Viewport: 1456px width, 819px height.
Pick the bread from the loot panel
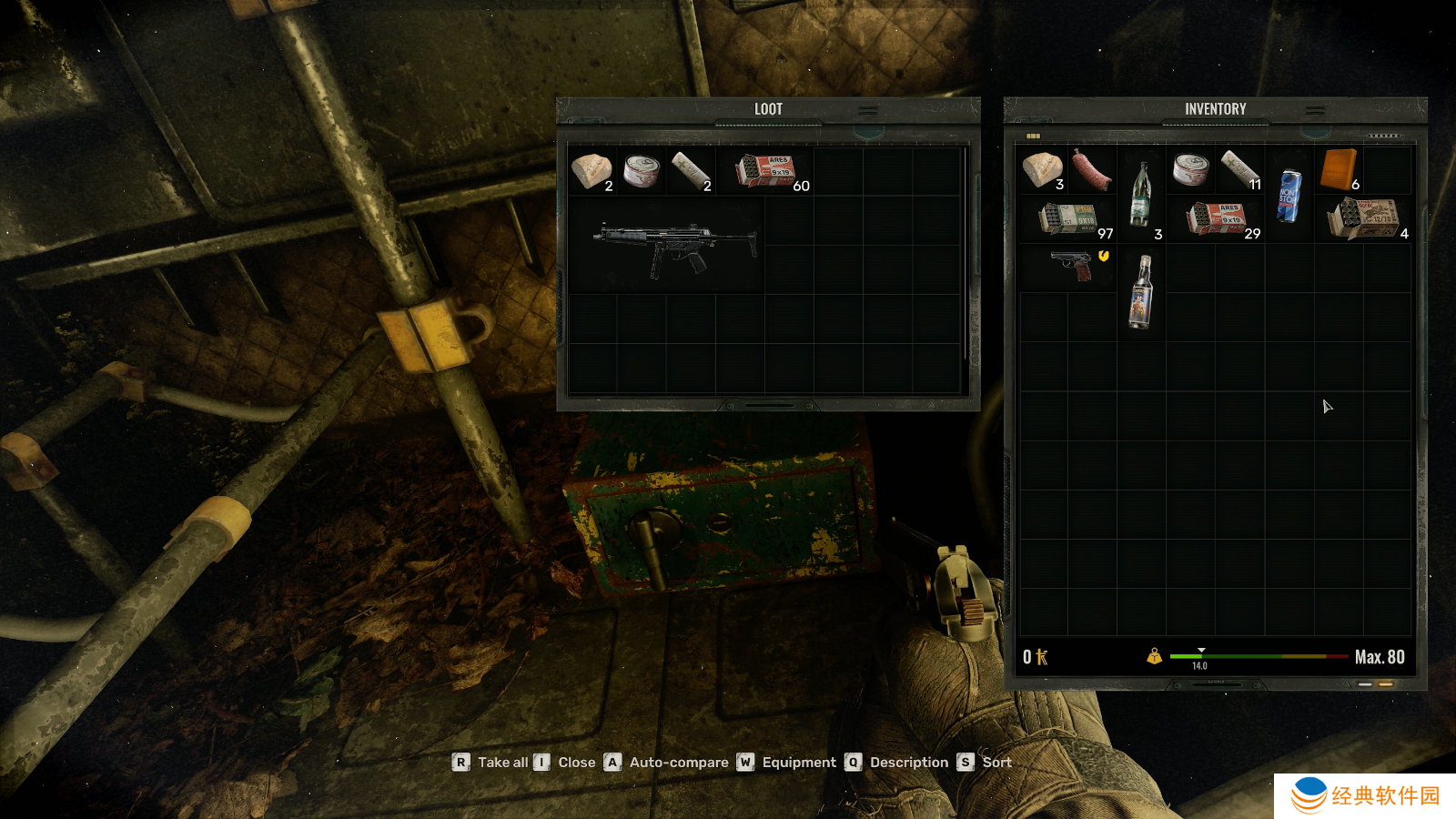[x=591, y=170]
